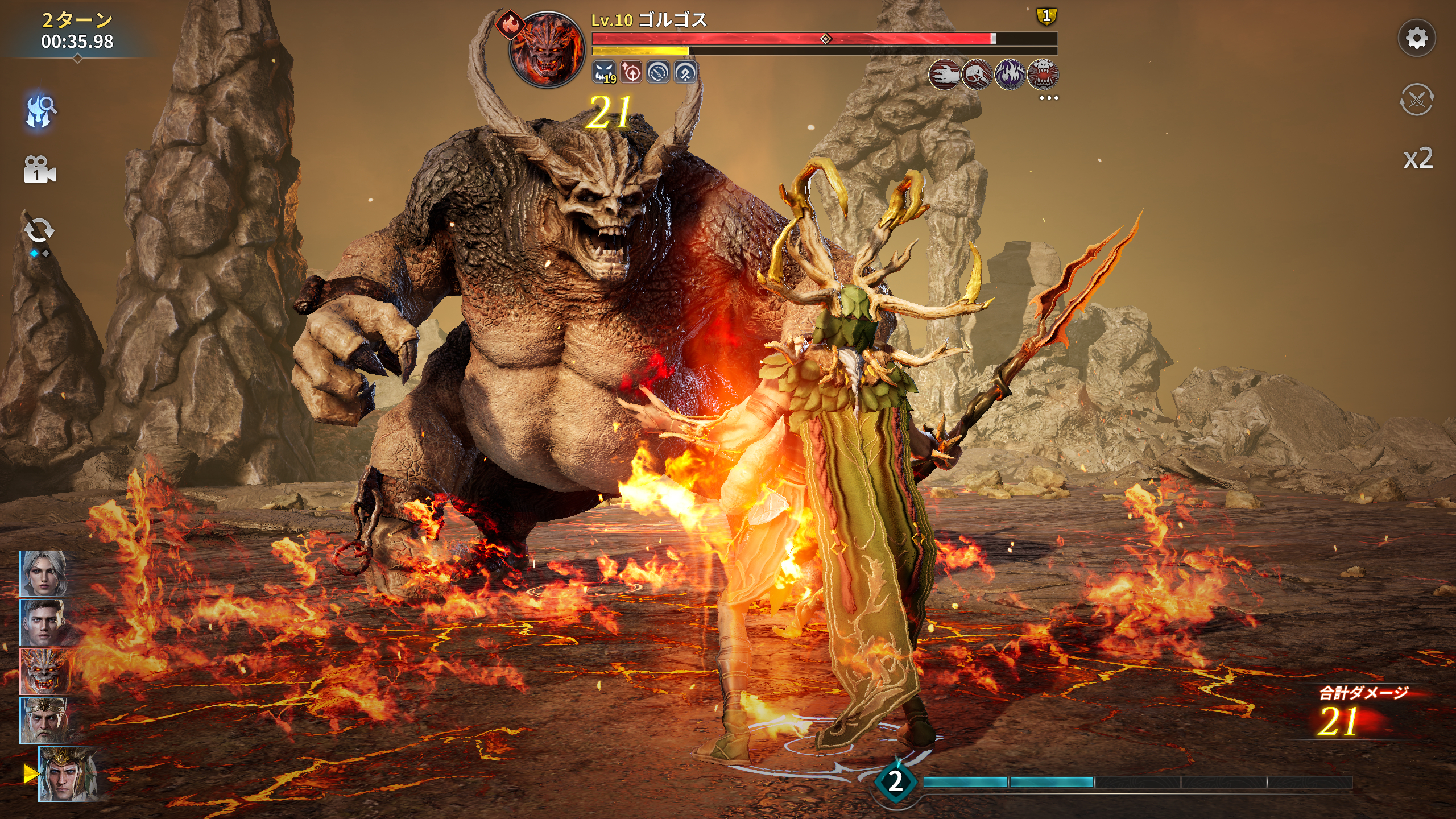Expand the three-dots boss skill list

click(1049, 98)
